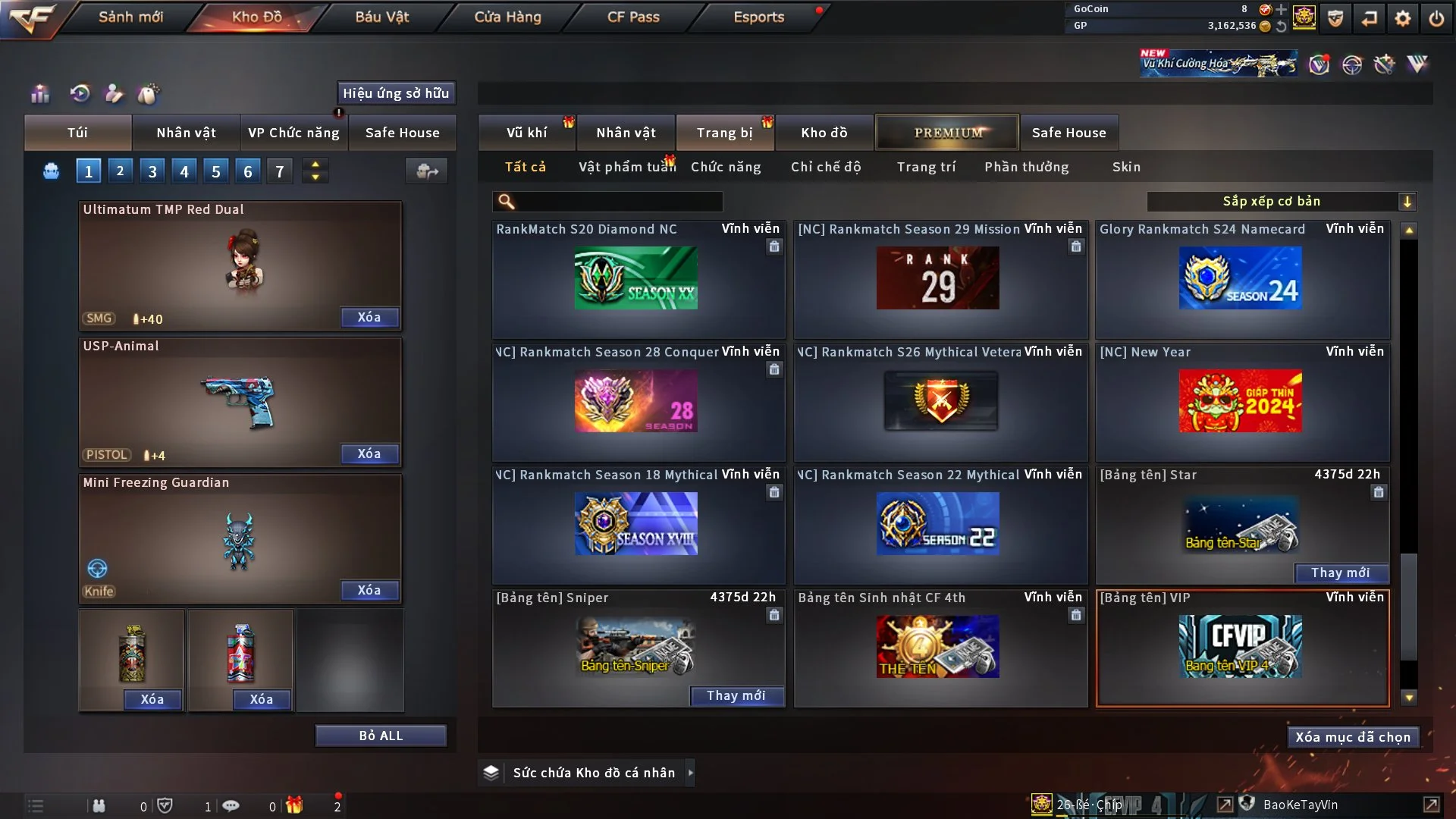Remove the USP-Animal pistol with Xóa
The image size is (1456, 819).
[369, 453]
